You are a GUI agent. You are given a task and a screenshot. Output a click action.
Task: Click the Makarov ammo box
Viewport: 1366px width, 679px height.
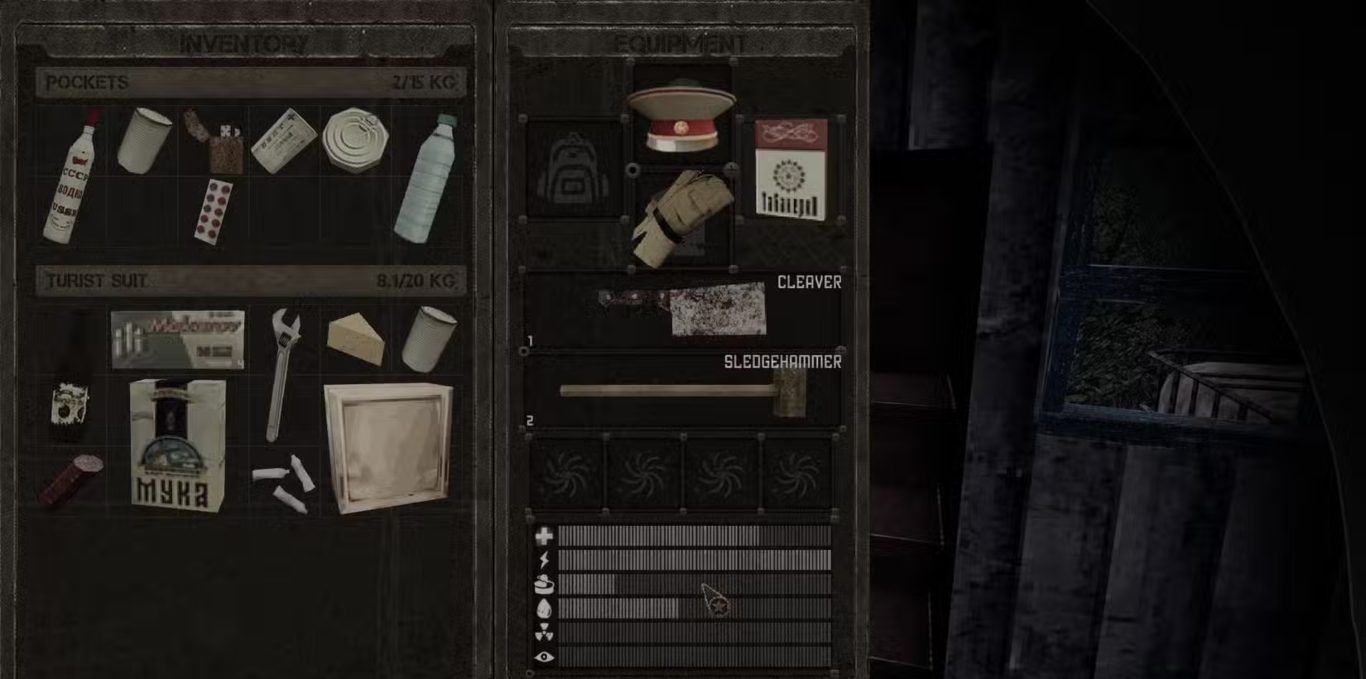pos(178,338)
